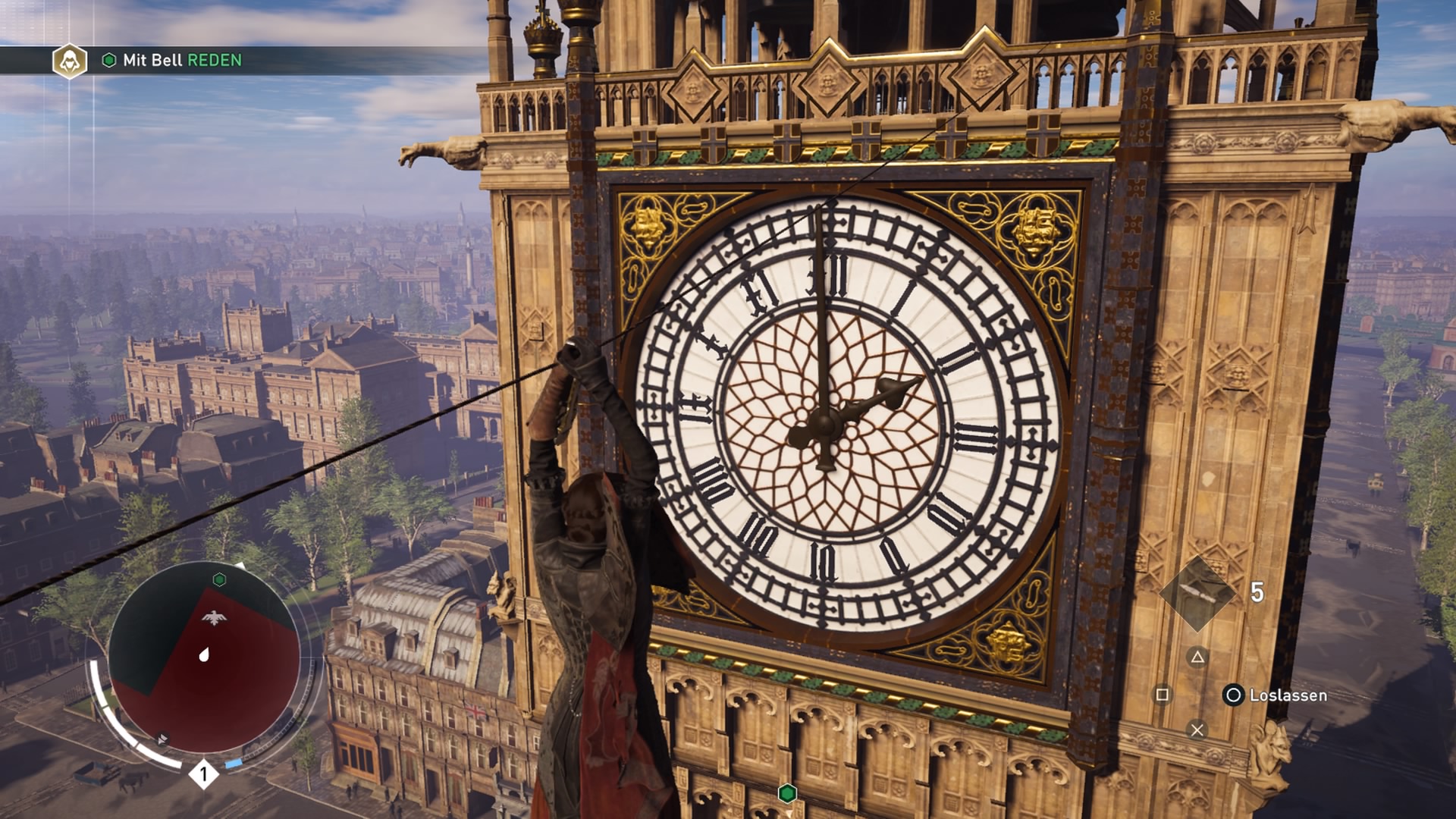Select the eagle viewpoint icon on minimap
The width and height of the screenshot is (1456, 819).
pos(215,618)
